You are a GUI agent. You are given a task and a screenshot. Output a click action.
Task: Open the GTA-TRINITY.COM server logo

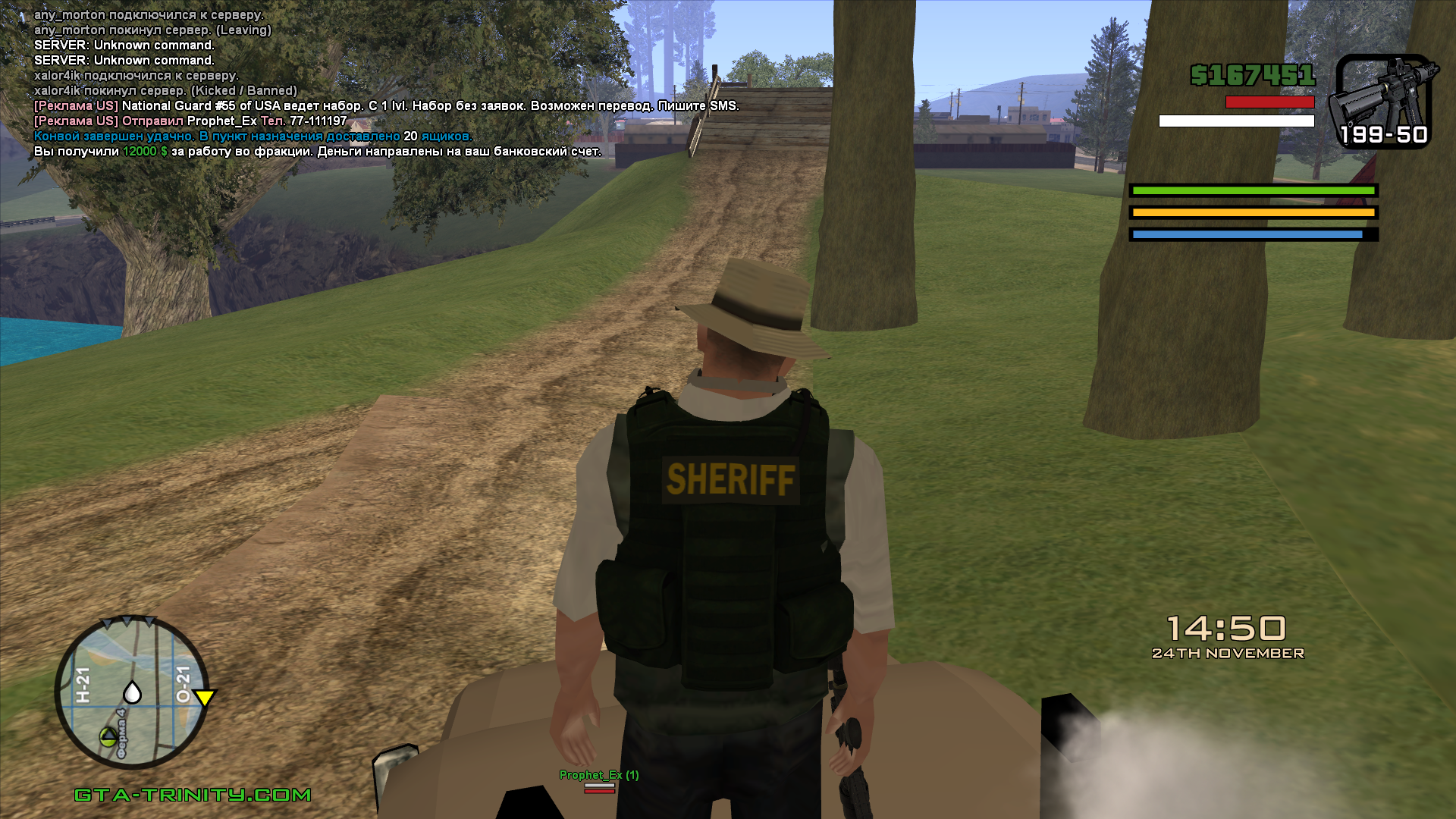point(193,795)
